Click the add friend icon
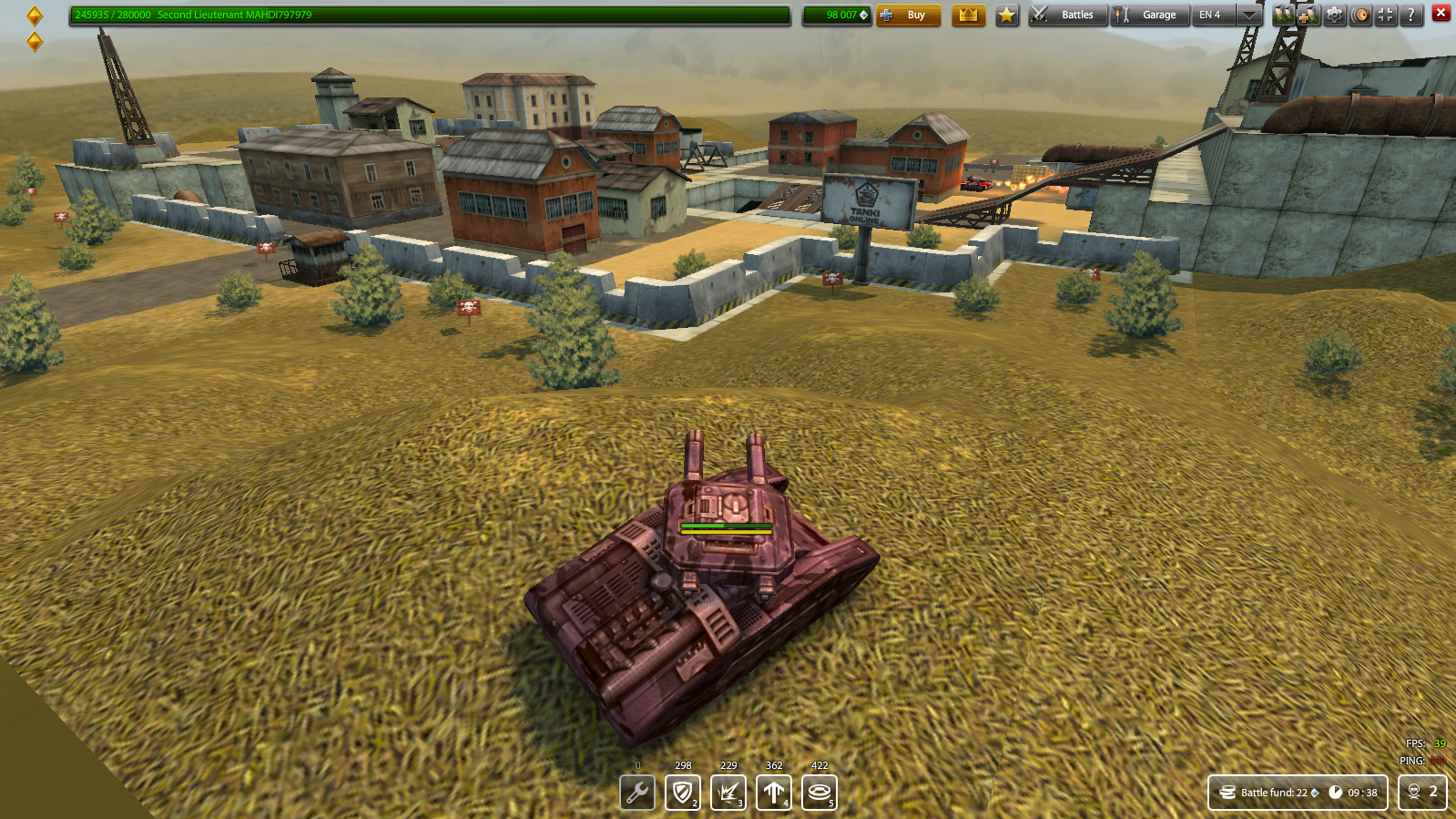 pyautogui.click(x=1307, y=15)
